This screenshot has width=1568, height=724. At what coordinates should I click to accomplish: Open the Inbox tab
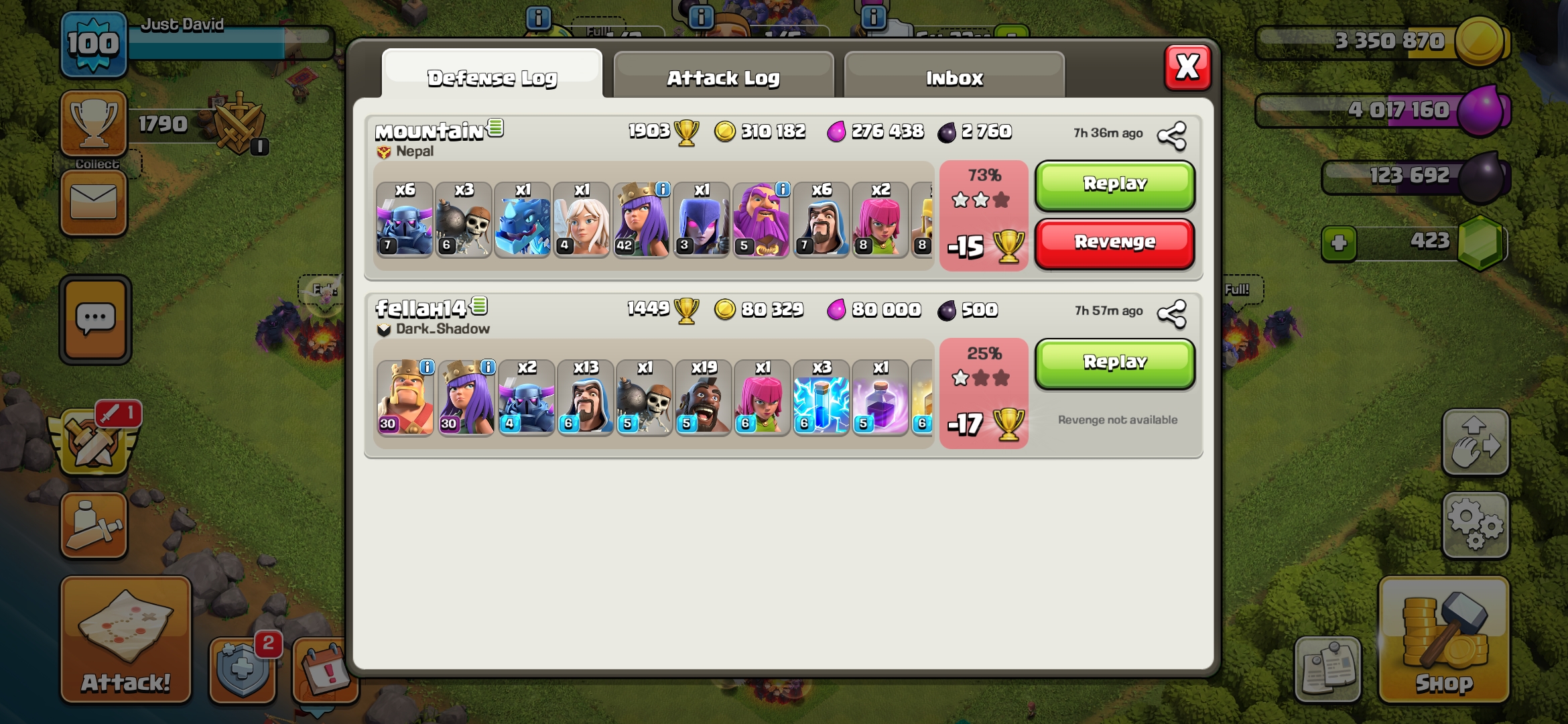[x=954, y=77]
